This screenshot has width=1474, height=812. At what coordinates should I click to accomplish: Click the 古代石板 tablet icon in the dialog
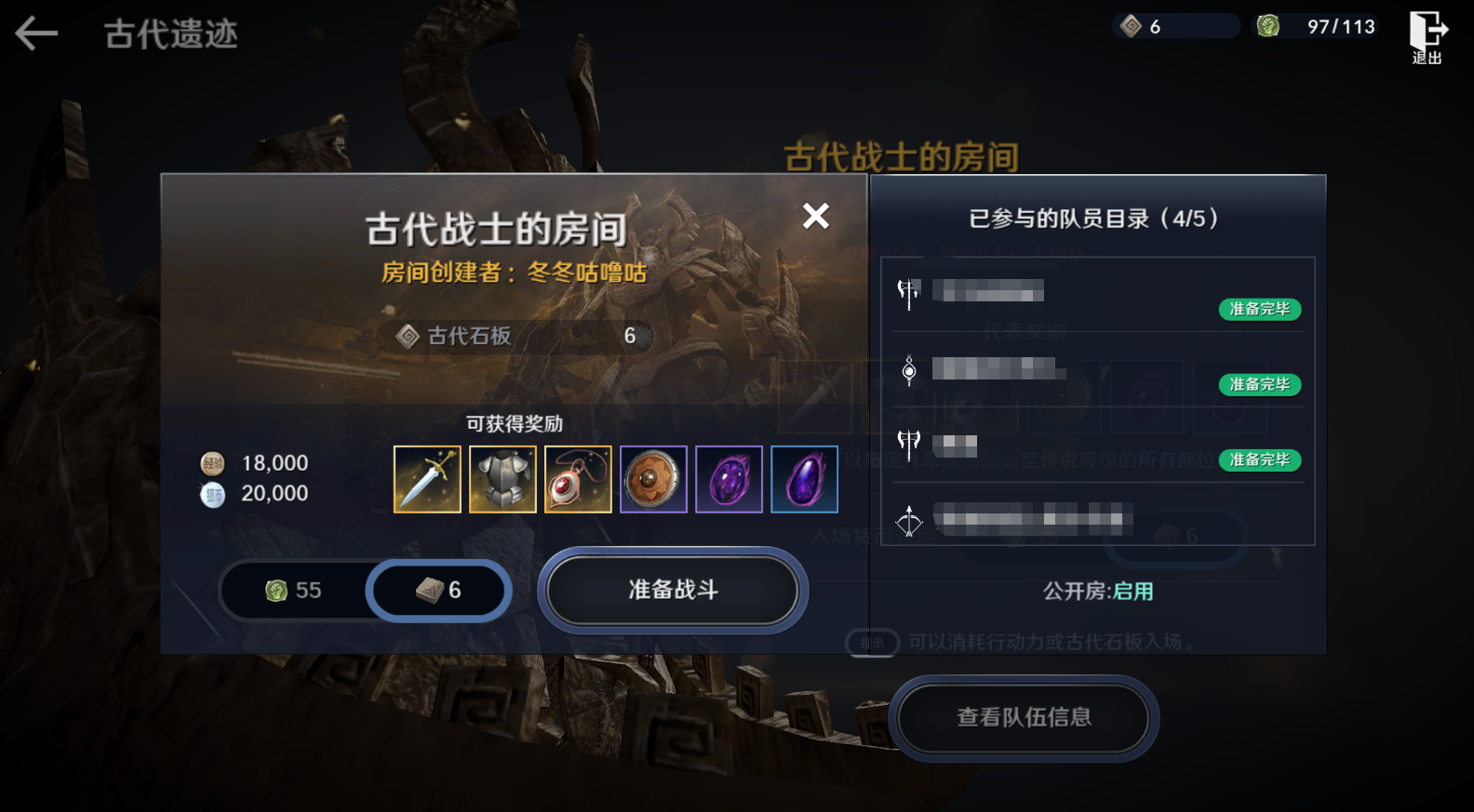pyautogui.click(x=407, y=336)
